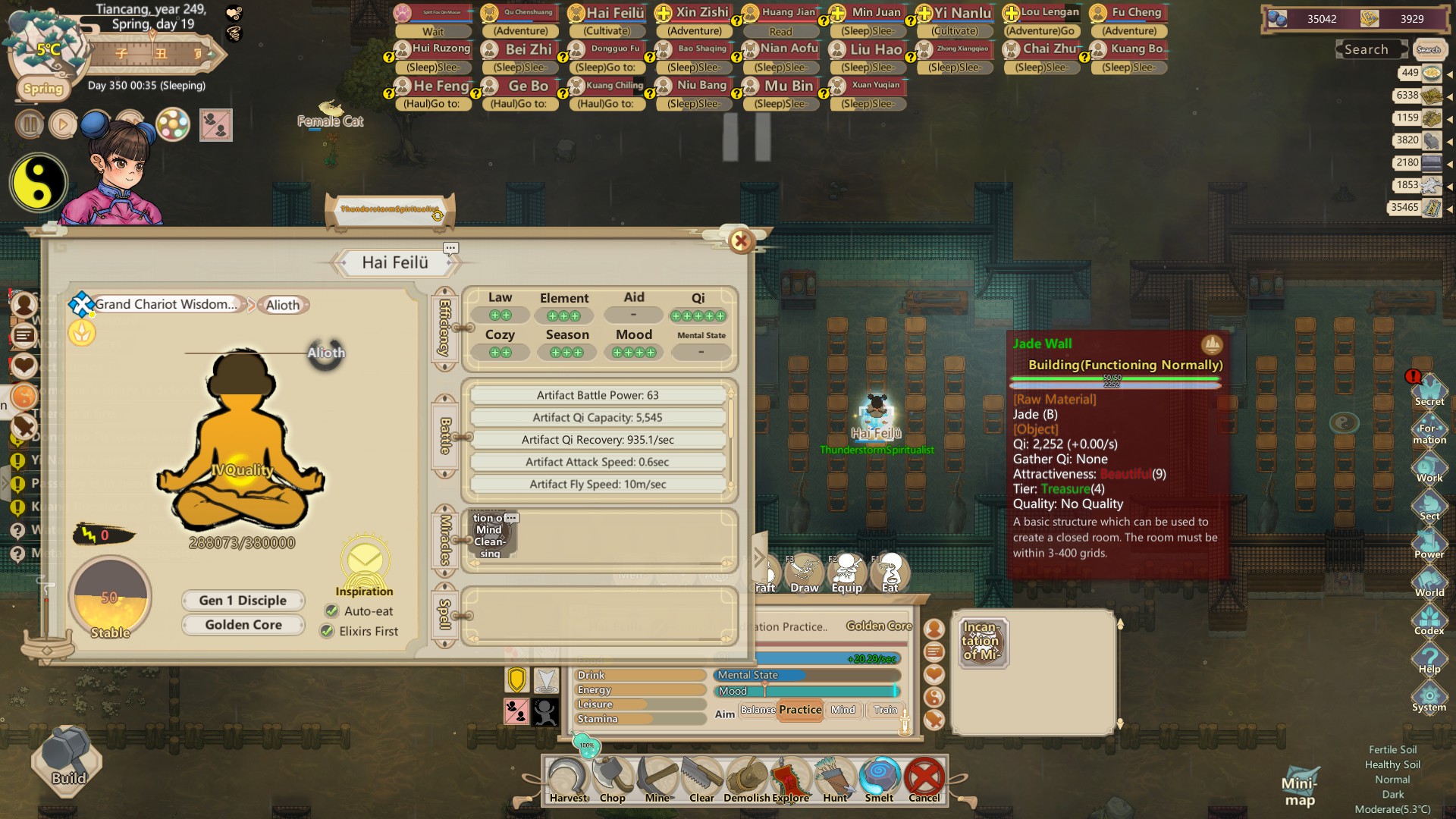
Task: Click inside the Search field
Action: click(1370, 49)
